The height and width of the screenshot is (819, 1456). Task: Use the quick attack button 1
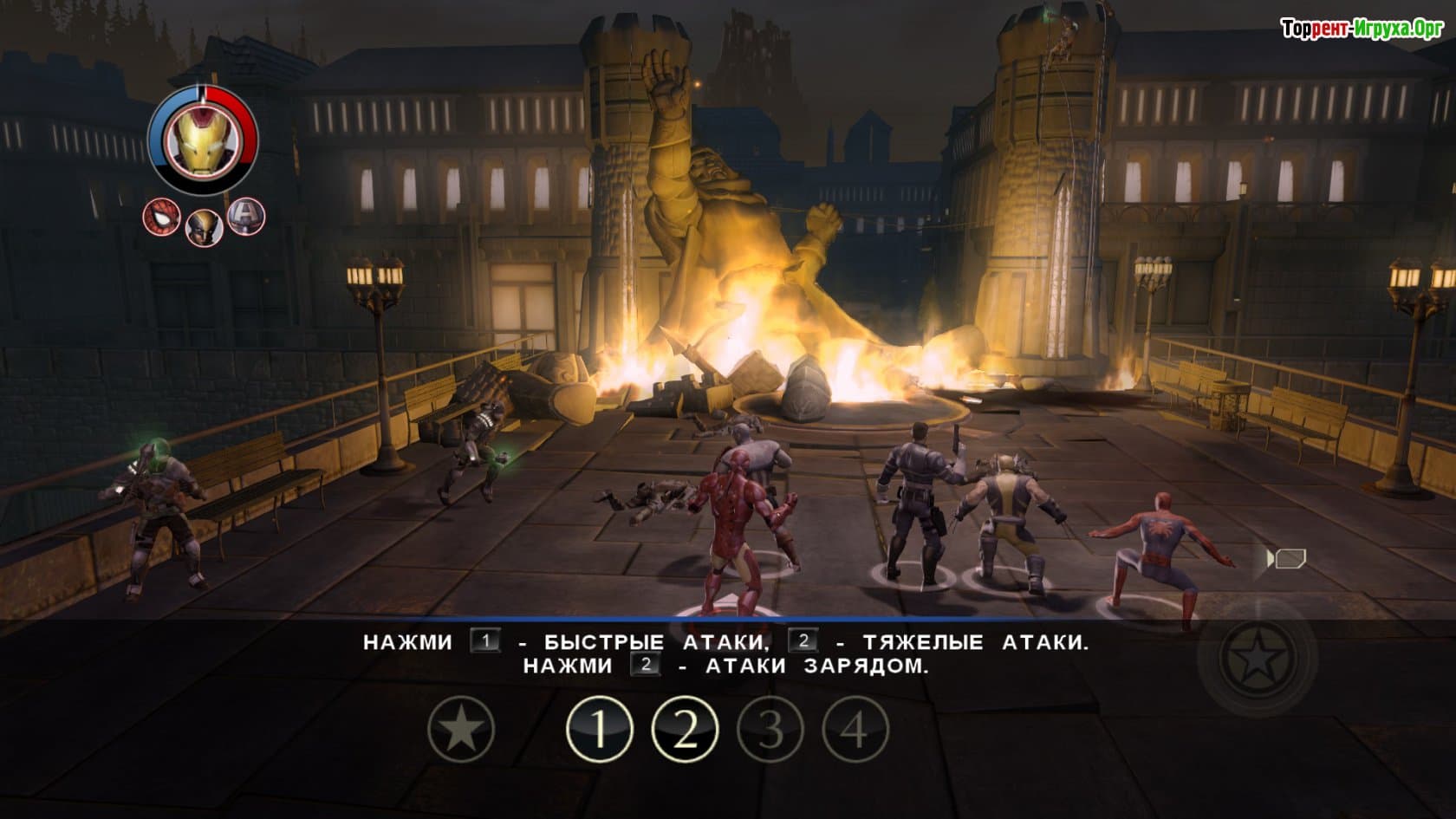click(600, 730)
